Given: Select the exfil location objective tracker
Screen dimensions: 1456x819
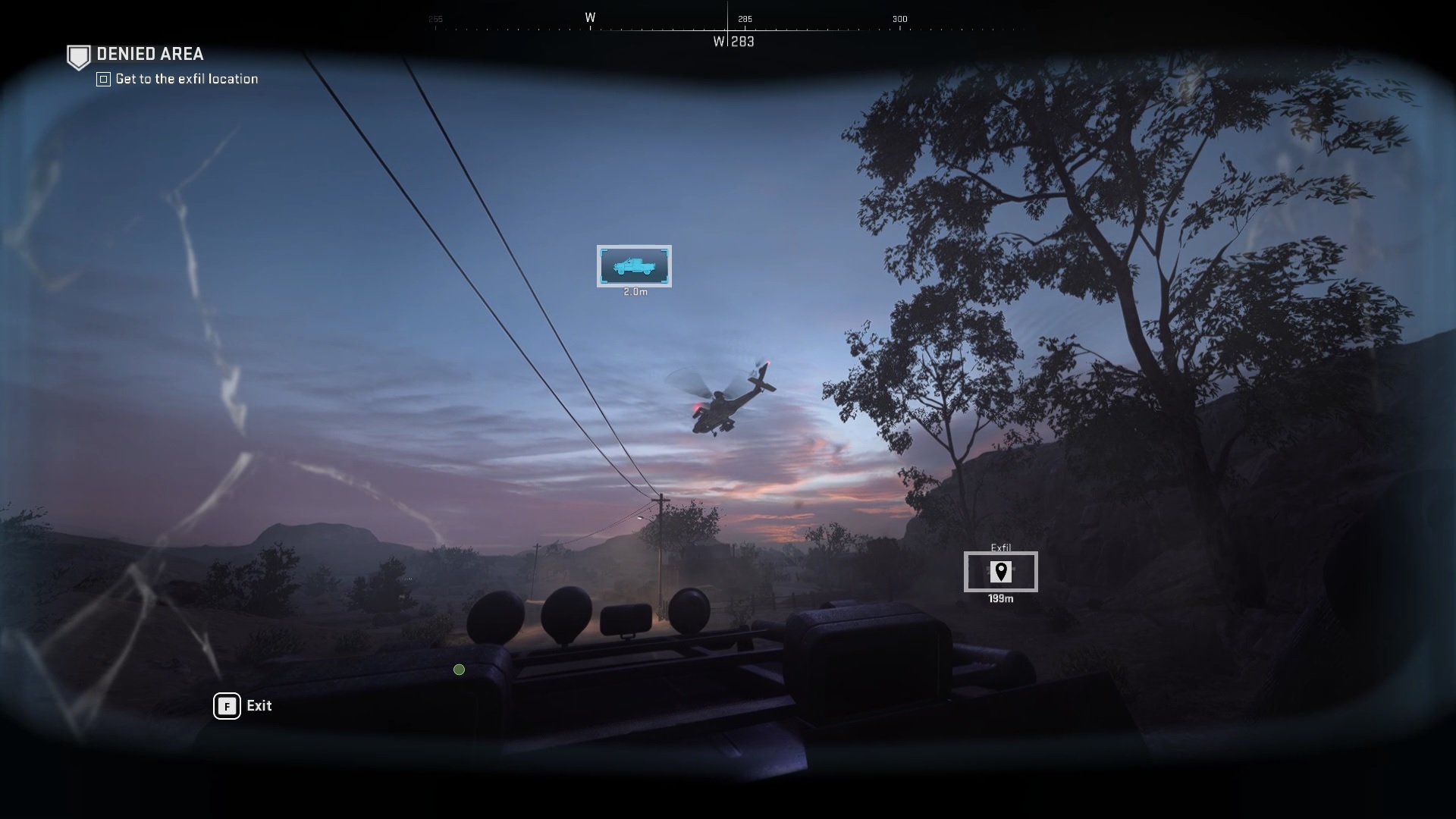Looking at the screenshot, I should [x=186, y=79].
